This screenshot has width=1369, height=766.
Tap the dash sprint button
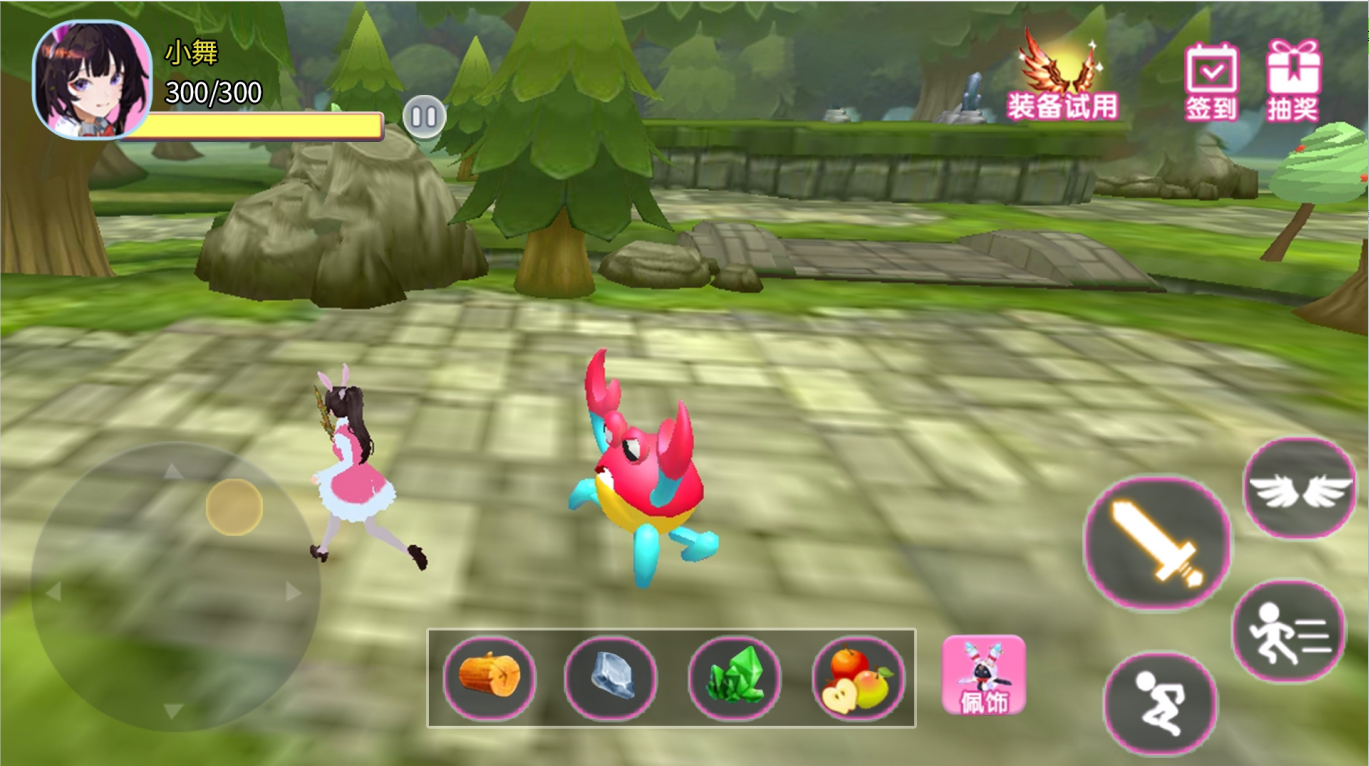coord(1288,631)
